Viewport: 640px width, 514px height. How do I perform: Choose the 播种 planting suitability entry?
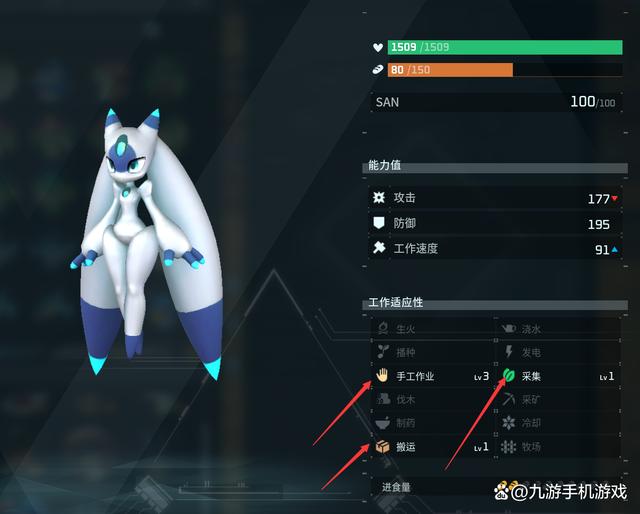coord(432,352)
